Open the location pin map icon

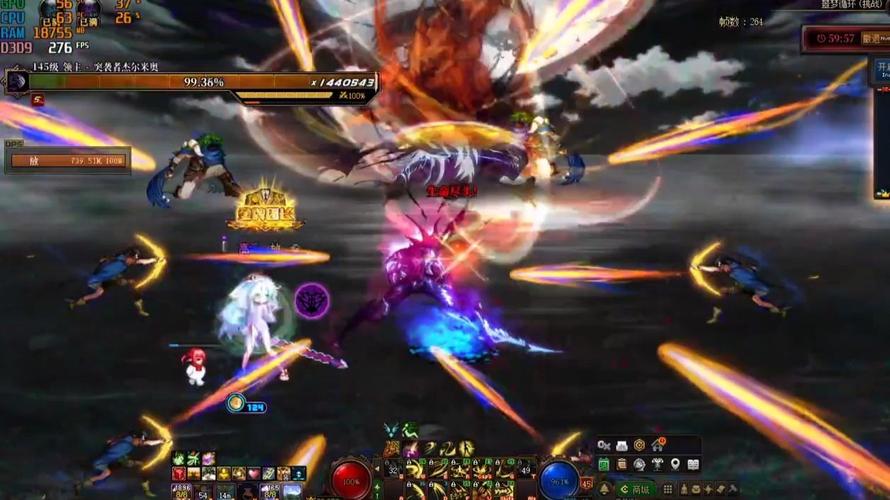coord(675,464)
